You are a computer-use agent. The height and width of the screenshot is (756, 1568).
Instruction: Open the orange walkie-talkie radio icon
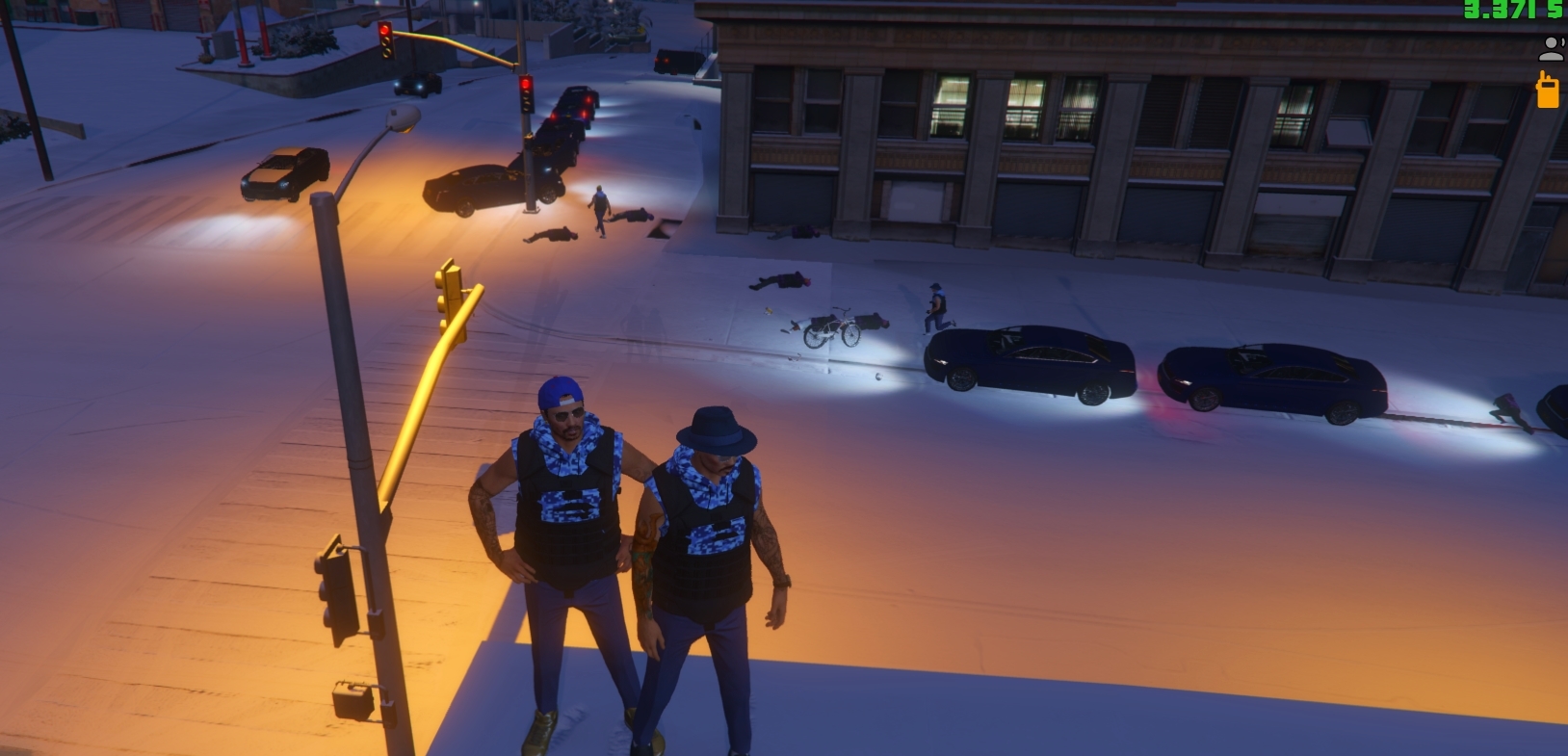pos(1547,90)
